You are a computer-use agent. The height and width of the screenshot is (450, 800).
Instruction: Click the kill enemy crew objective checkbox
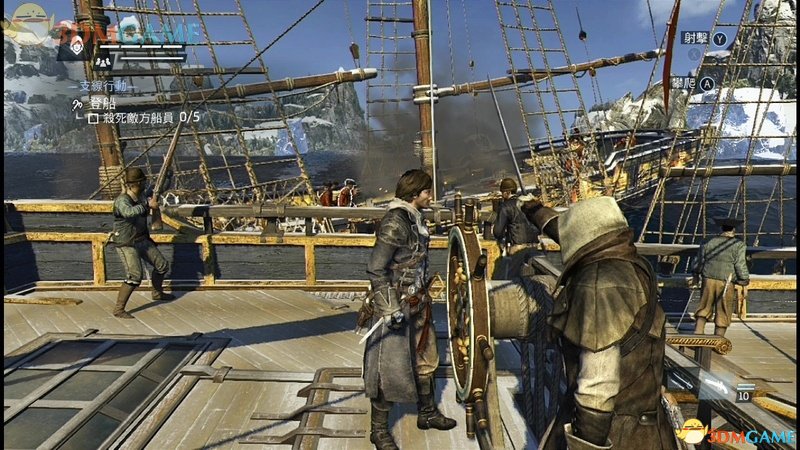[92, 117]
